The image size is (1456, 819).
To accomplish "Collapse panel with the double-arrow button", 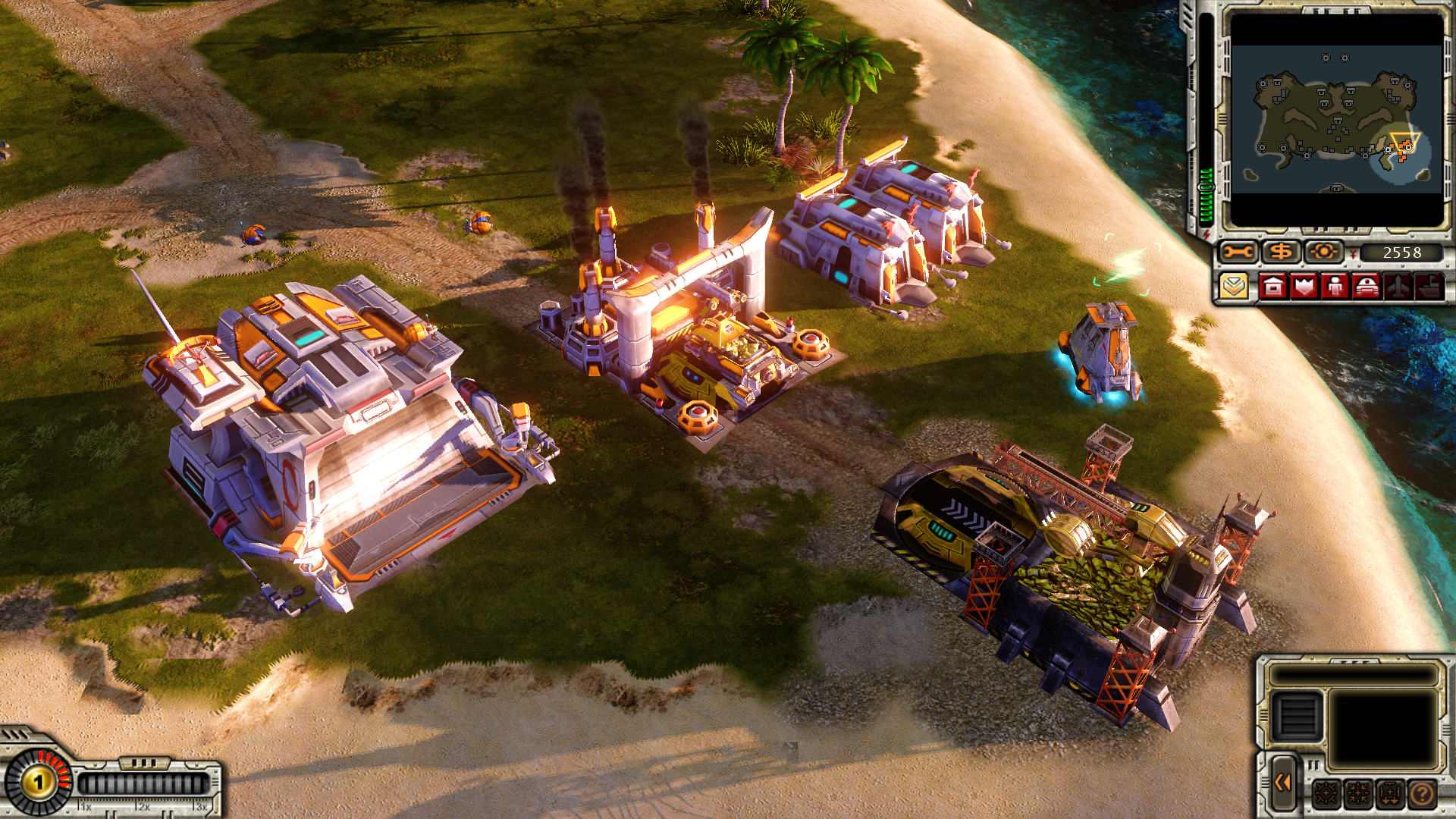I will point(1283,783).
